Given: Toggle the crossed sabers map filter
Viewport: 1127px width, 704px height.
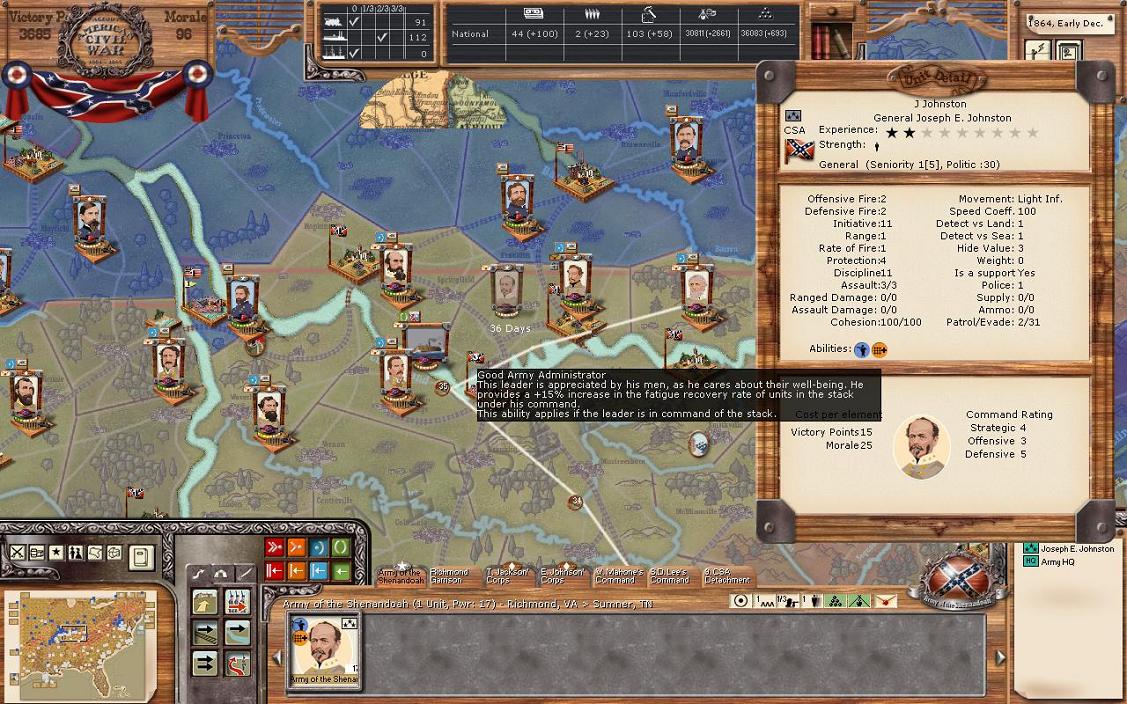Looking at the screenshot, I should tap(18, 553).
